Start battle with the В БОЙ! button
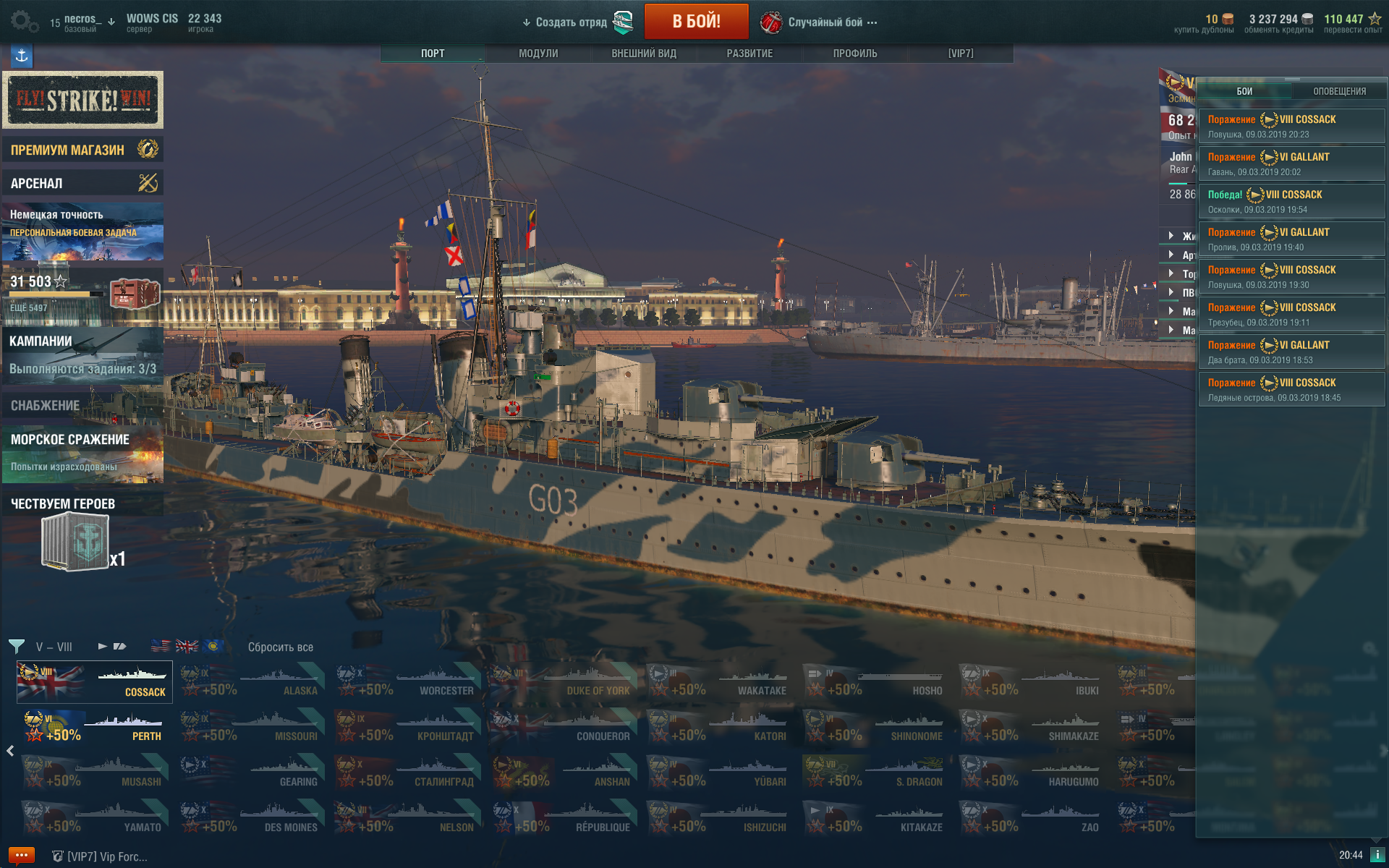 696,22
